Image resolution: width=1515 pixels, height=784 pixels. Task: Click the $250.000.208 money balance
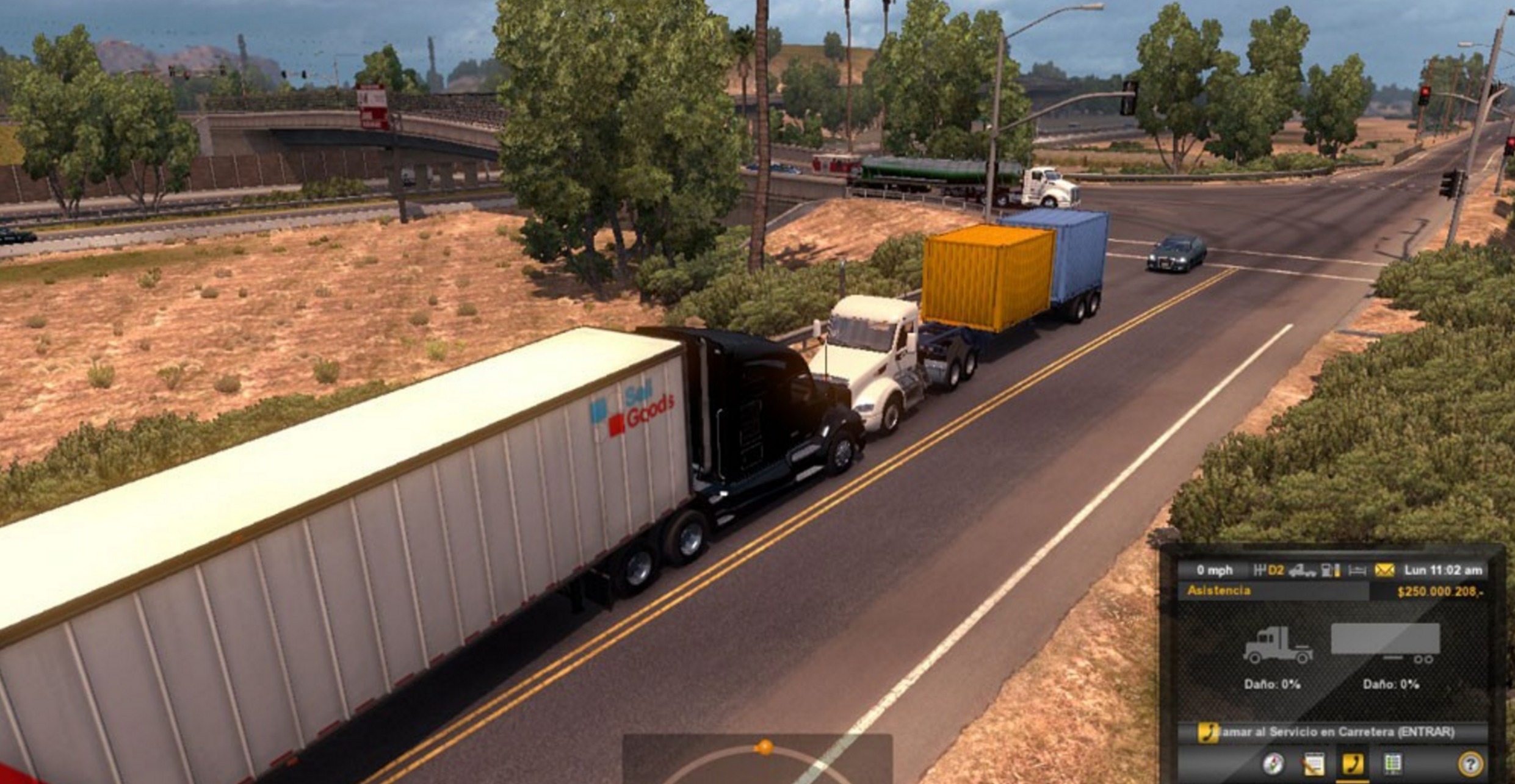point(1440,591)
